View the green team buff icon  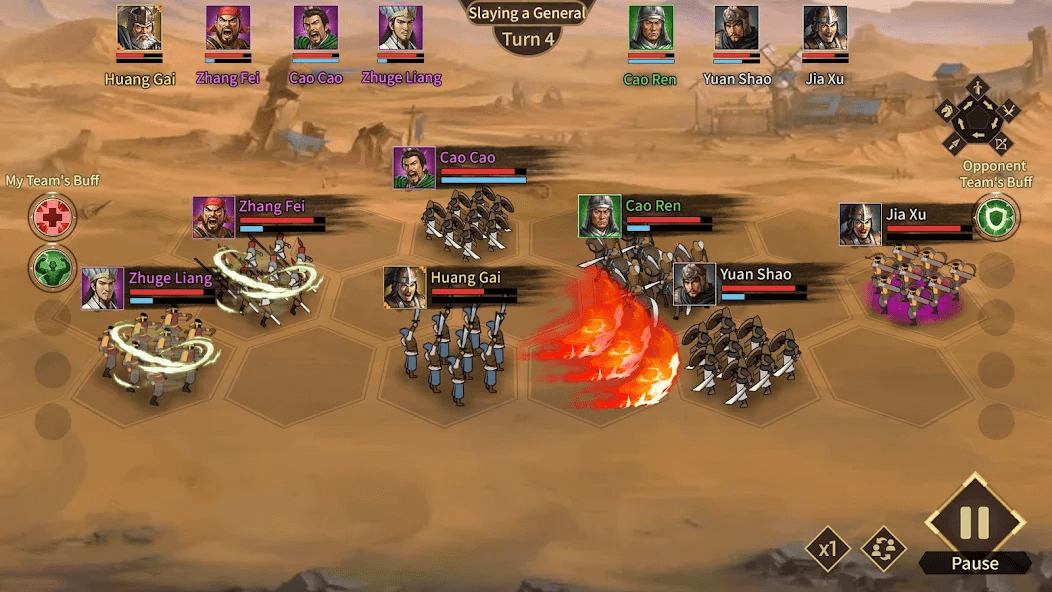coord(53,268)
